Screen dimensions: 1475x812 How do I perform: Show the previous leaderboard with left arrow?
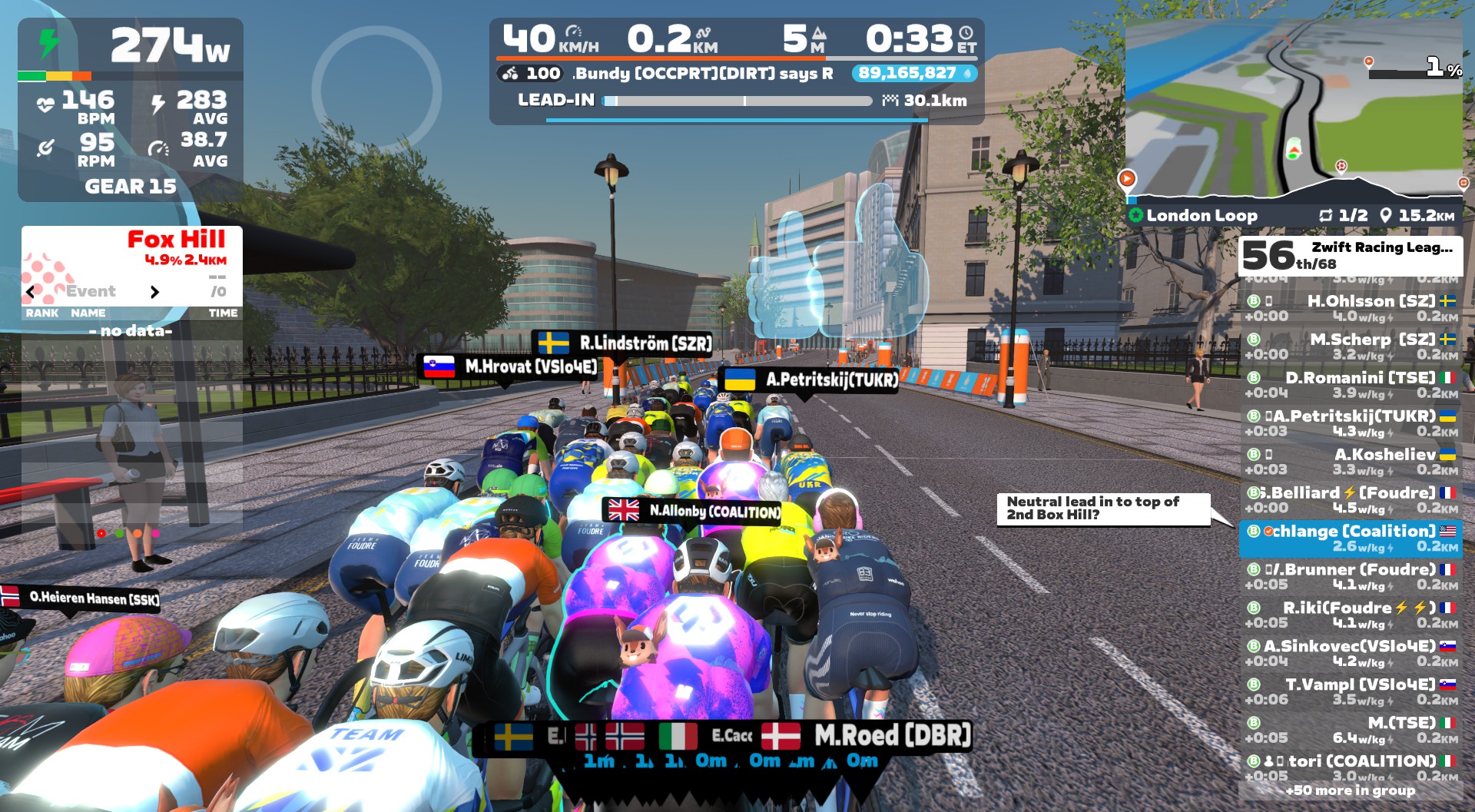(x=31, y=292)
